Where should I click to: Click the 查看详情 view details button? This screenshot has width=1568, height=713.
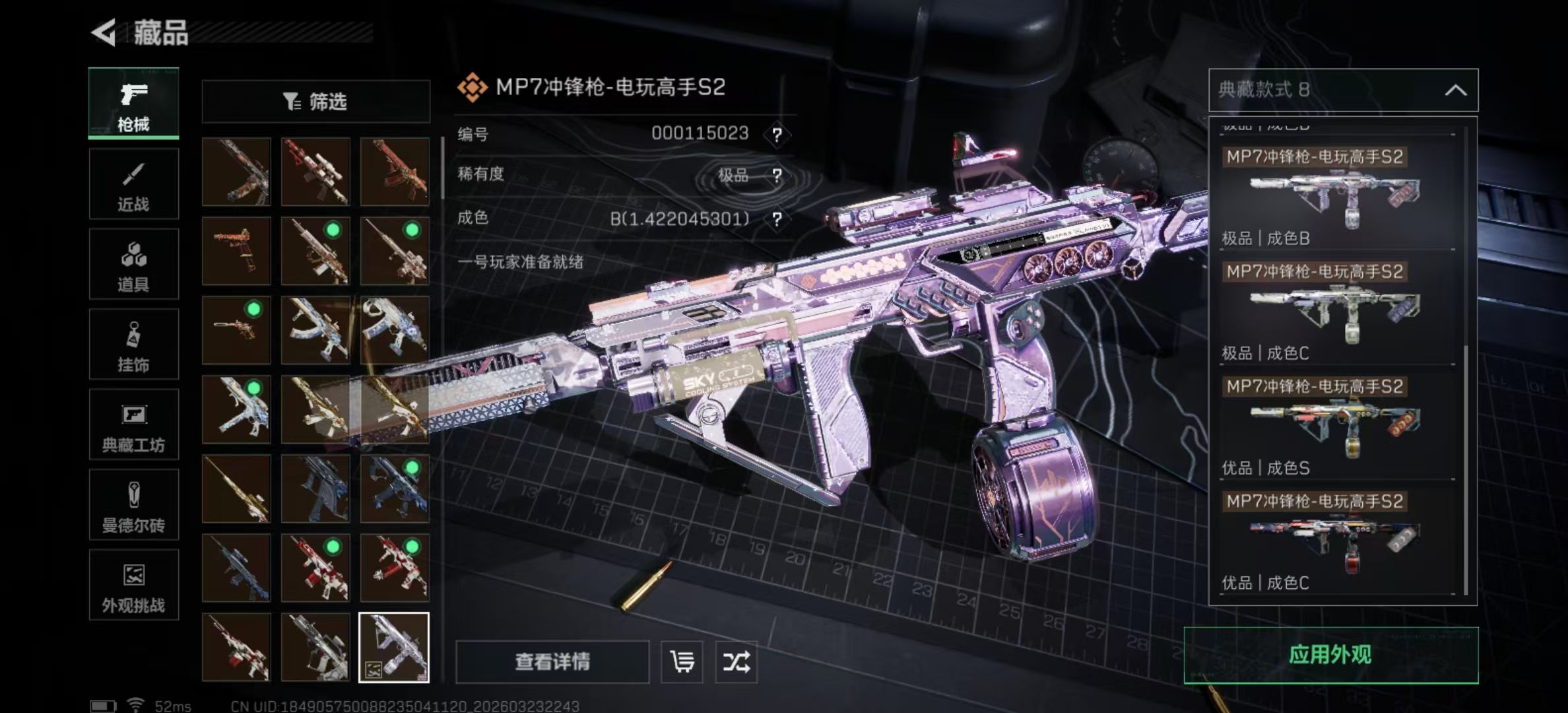tap(552, 662)
